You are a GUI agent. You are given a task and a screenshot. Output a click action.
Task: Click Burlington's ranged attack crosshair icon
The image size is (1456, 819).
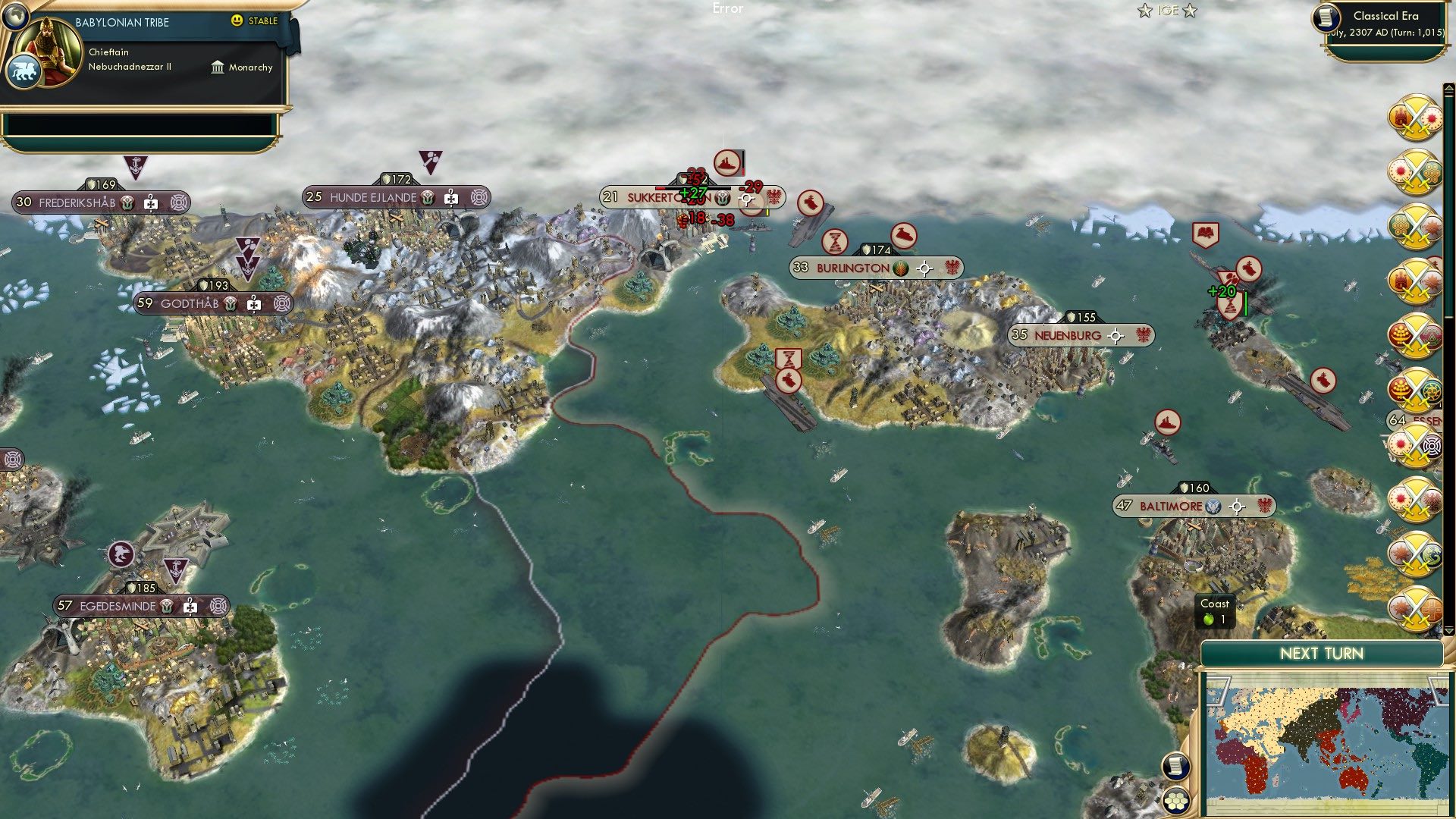coord(924,268)
